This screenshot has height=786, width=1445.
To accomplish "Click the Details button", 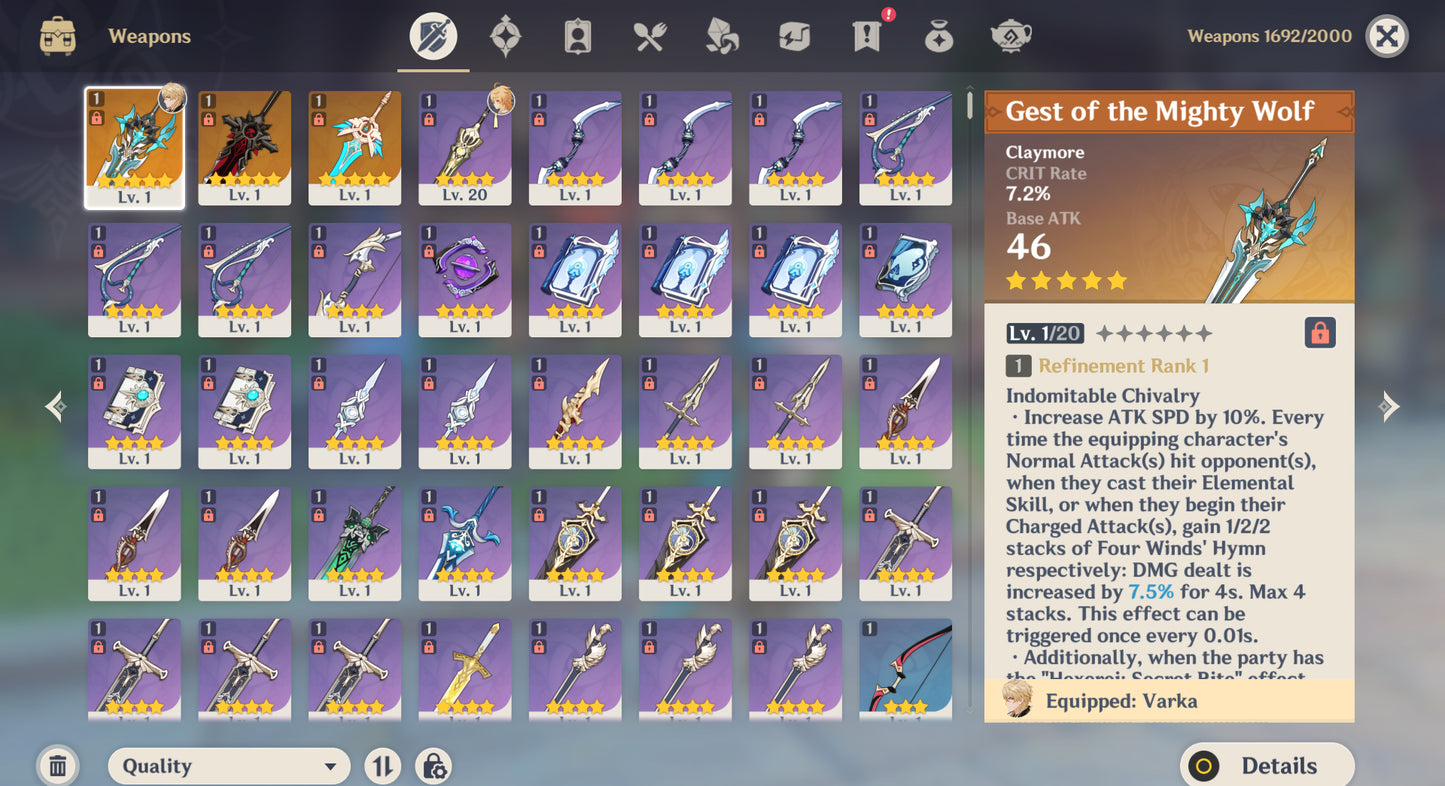I will (x=1267, y=765).
